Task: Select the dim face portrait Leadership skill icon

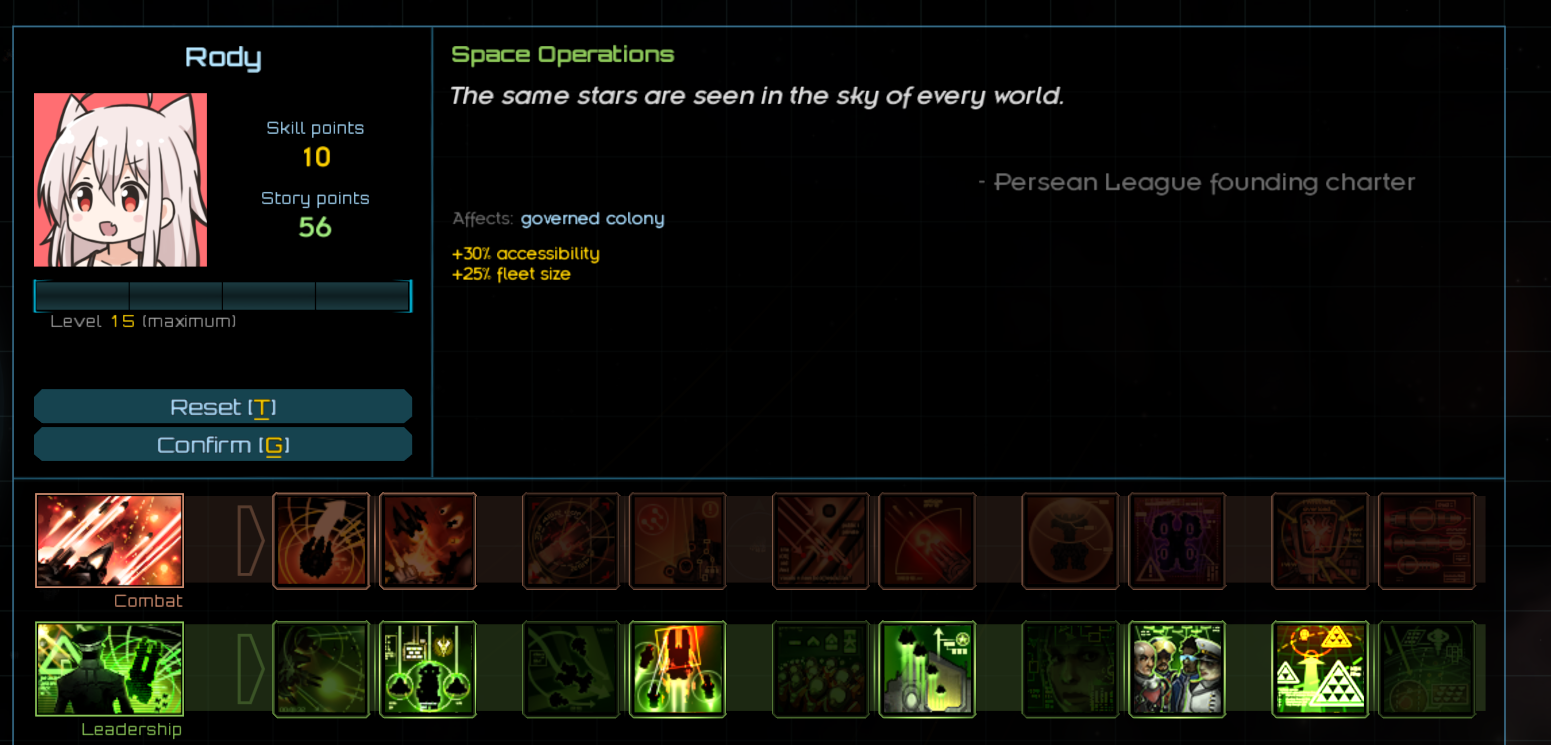Action: pos(1070,669)
